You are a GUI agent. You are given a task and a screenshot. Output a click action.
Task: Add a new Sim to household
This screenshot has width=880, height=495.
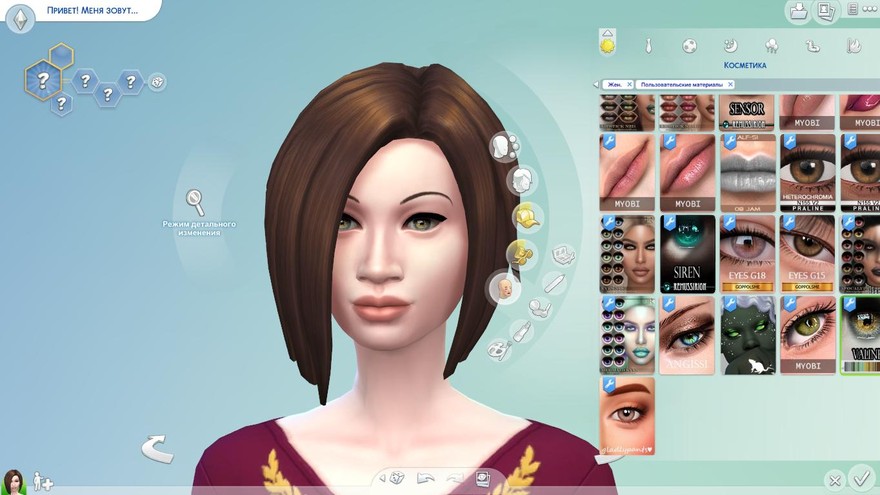pyautogui.click(x=43, y=482)
